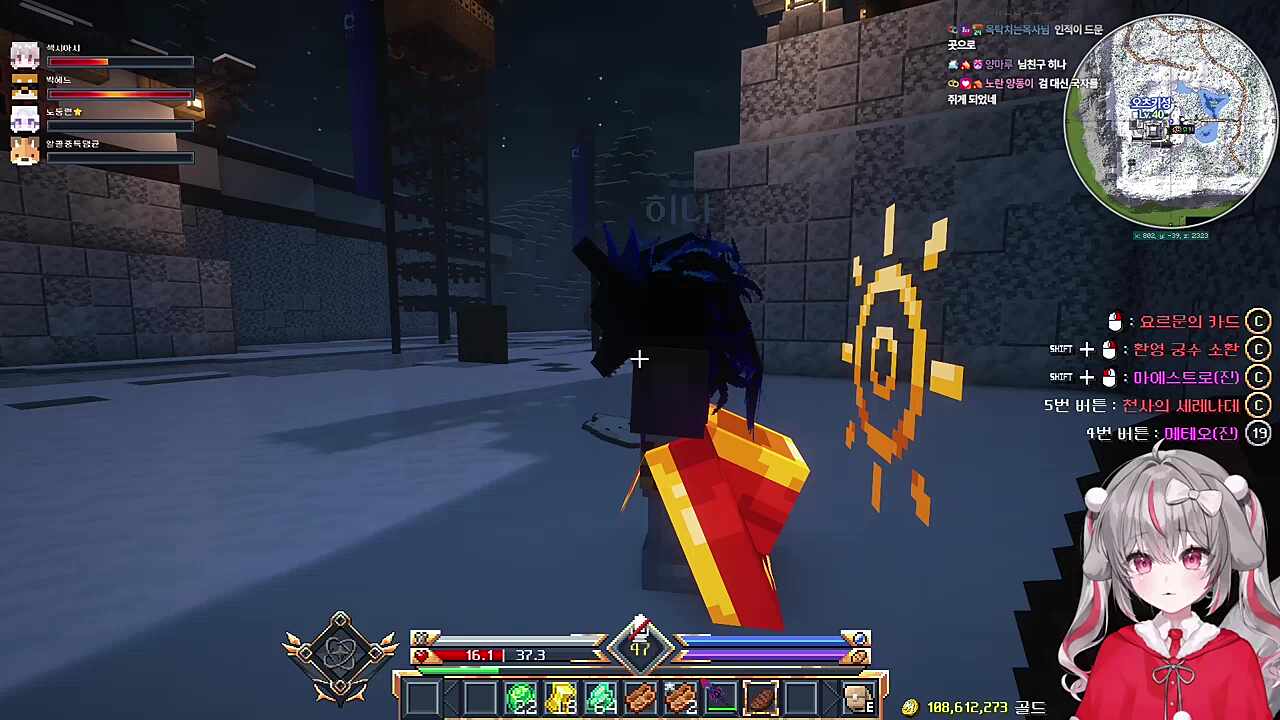This screenshot has width=1280, height=720.
Task: Select the yellow gold item stack slot
Action: coord(561,697)
